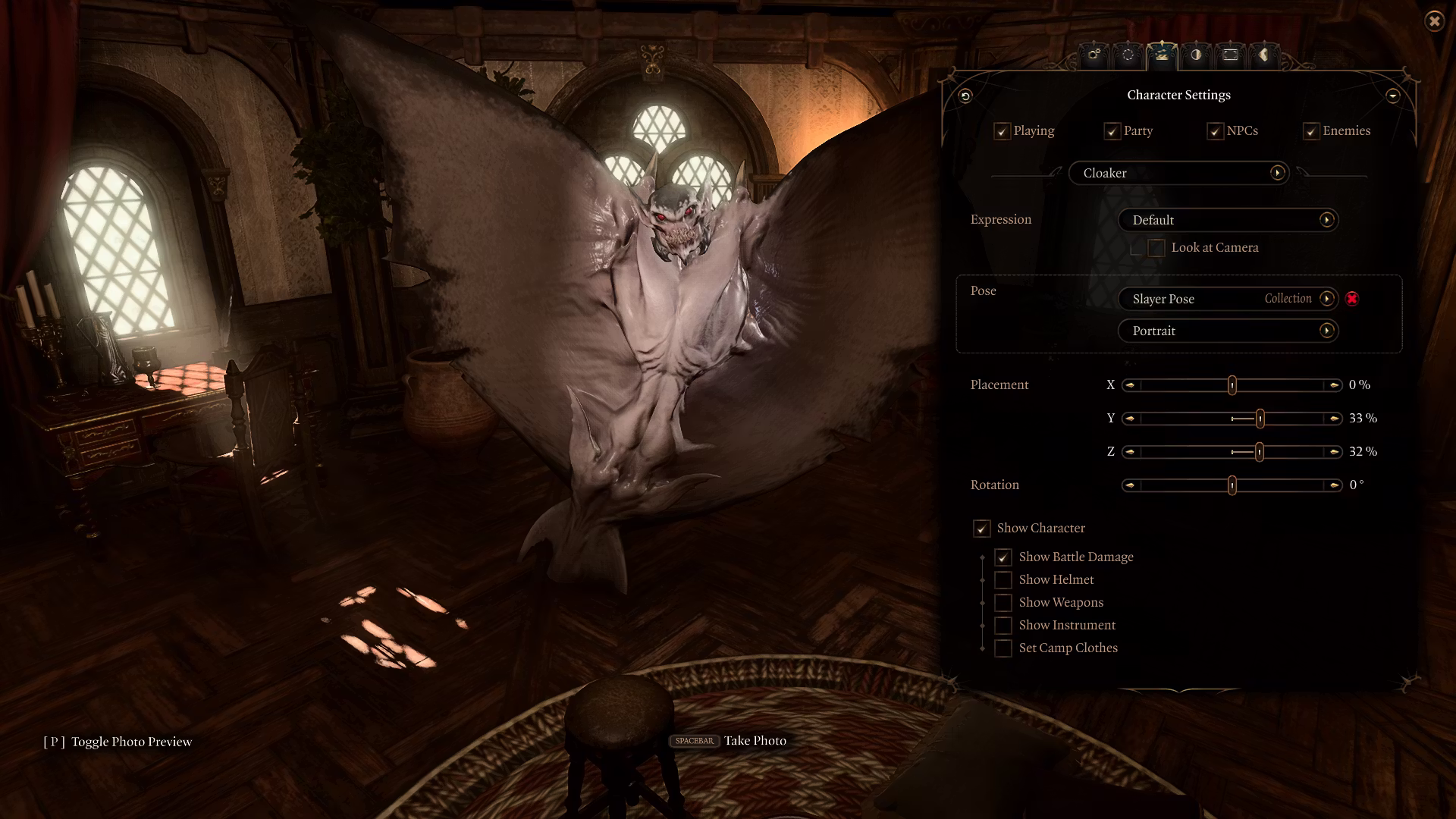The width and height of the screenshot is (1456, 819).
Task: Switch to the Character Settings clapperboard tab
Action: click(x=1163, y=55)
